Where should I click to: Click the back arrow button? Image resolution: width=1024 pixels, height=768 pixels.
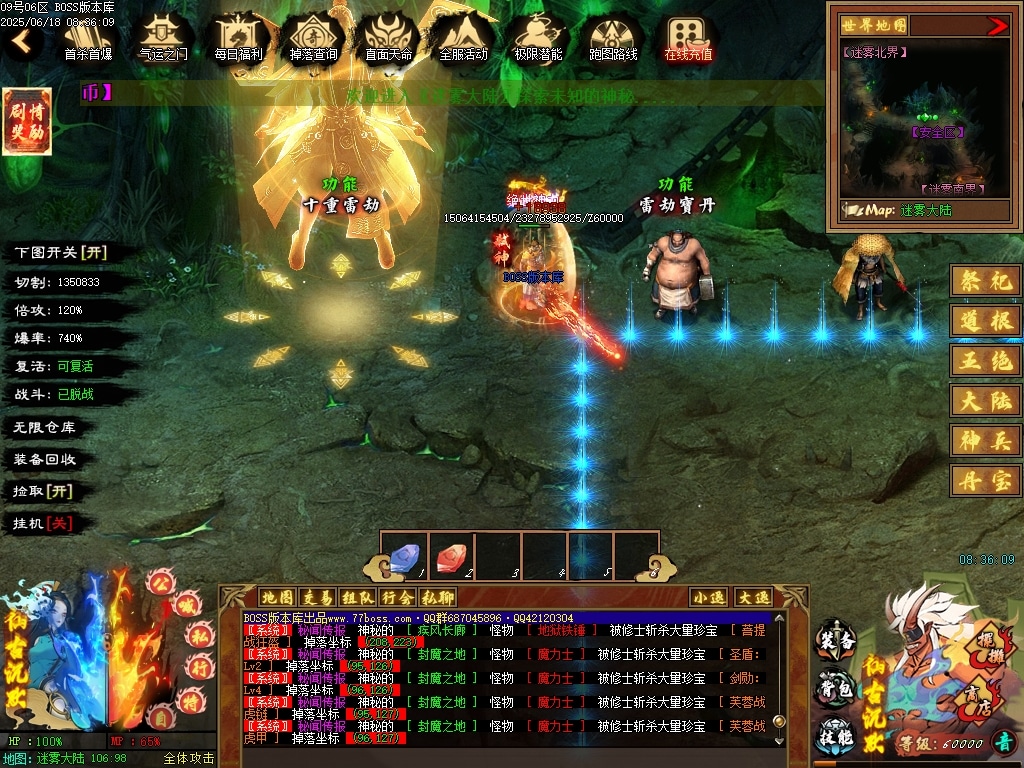coord(22,42)
